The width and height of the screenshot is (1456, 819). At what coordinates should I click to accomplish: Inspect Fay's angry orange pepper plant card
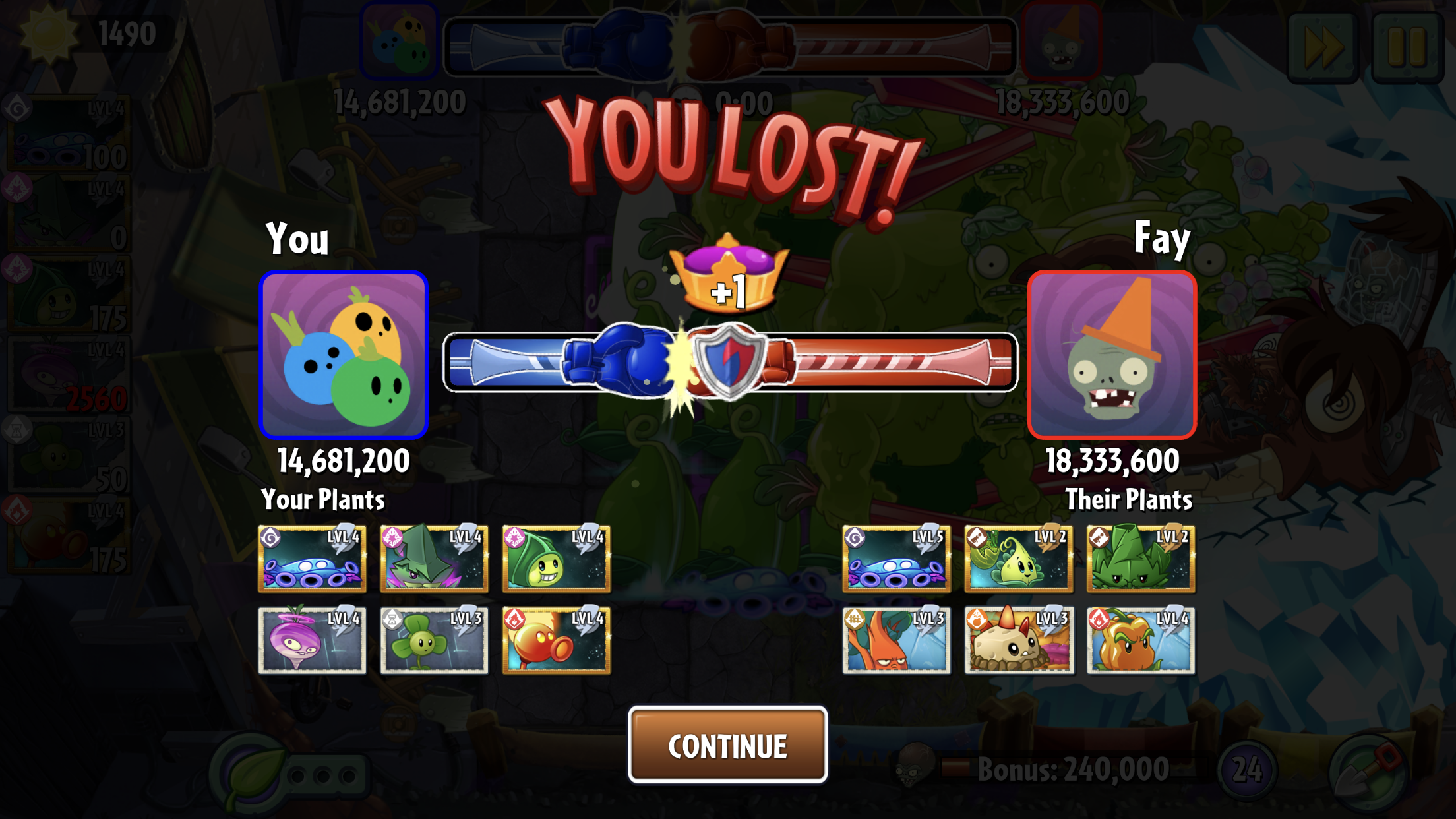point(1141,640)
